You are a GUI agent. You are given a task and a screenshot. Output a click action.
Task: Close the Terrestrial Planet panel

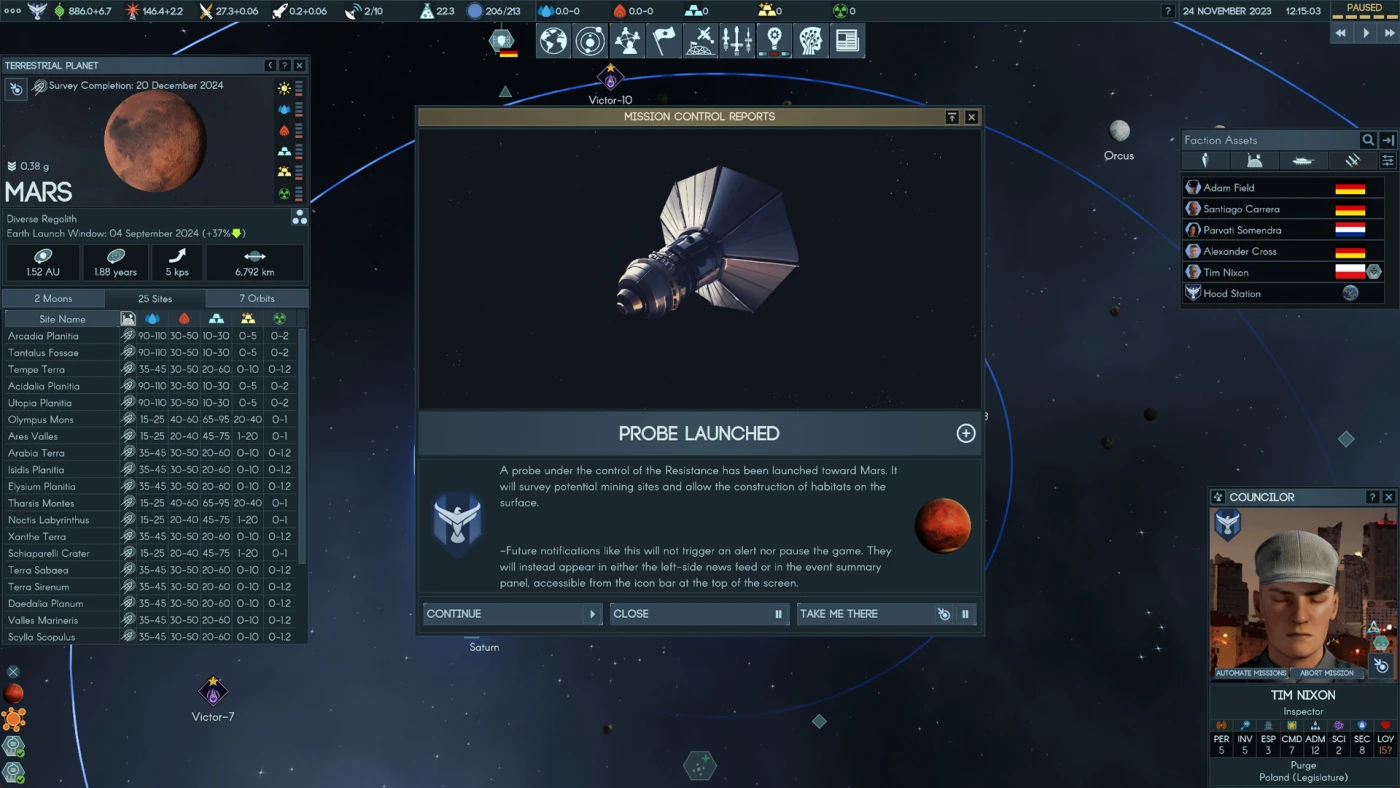[299, 65]
